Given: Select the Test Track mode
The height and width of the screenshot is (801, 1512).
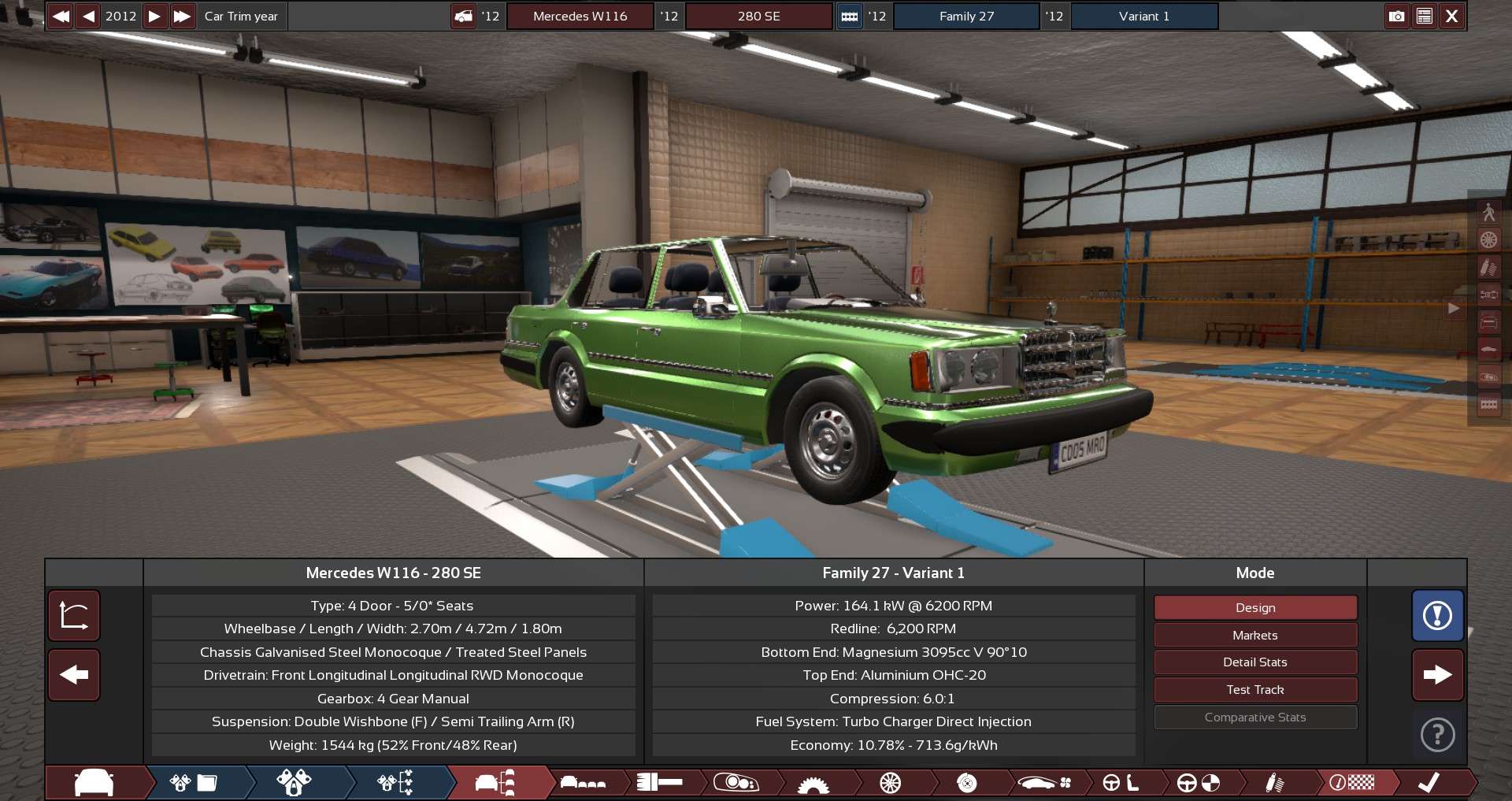Looking at the screenshot, I should pos(1254,690).
